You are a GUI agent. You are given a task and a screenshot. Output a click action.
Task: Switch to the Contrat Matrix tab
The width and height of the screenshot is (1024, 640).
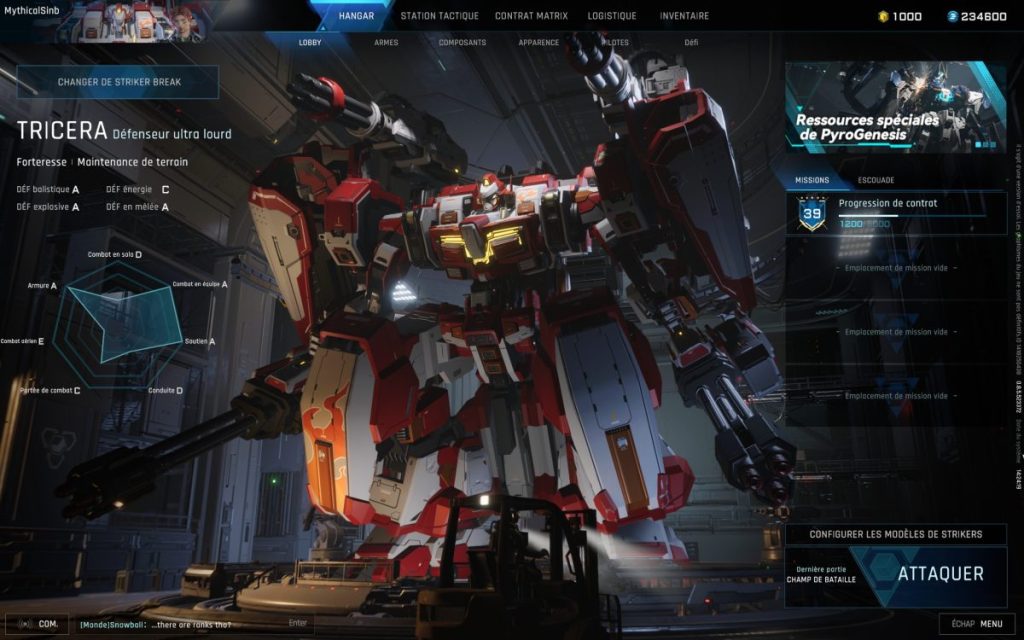[531, 16]
